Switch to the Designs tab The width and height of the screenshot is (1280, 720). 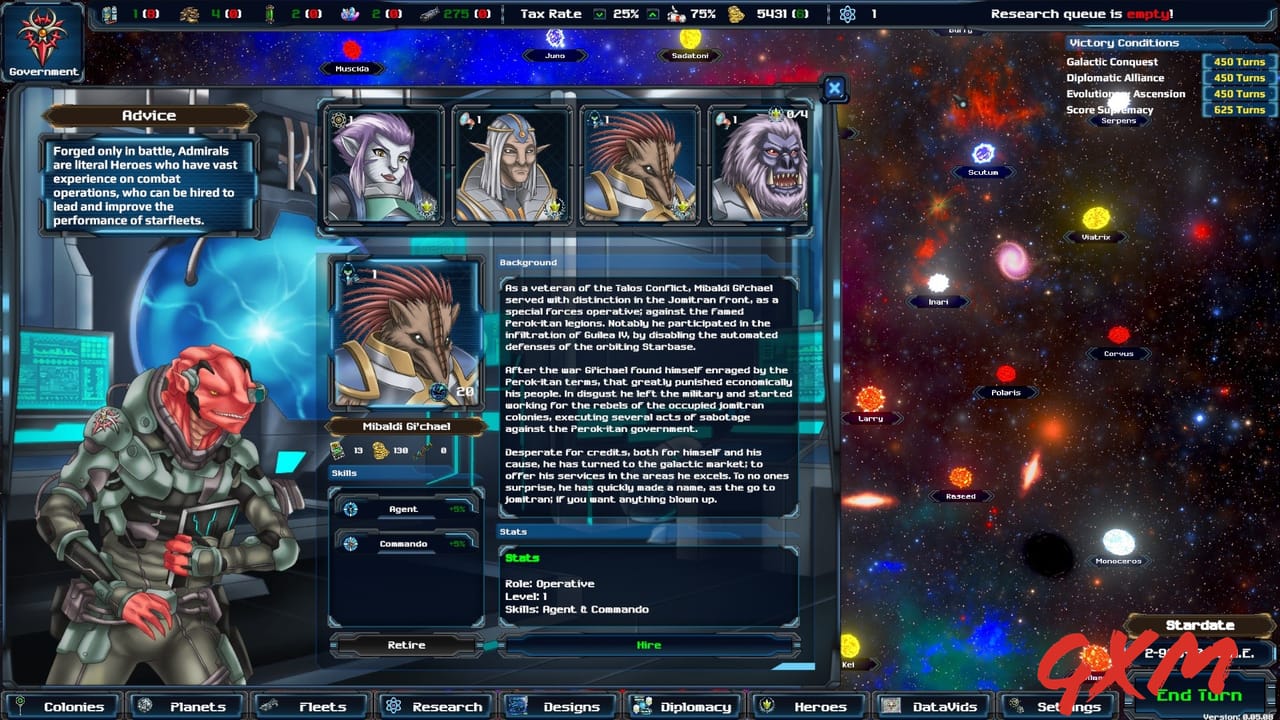coord(560,706)
